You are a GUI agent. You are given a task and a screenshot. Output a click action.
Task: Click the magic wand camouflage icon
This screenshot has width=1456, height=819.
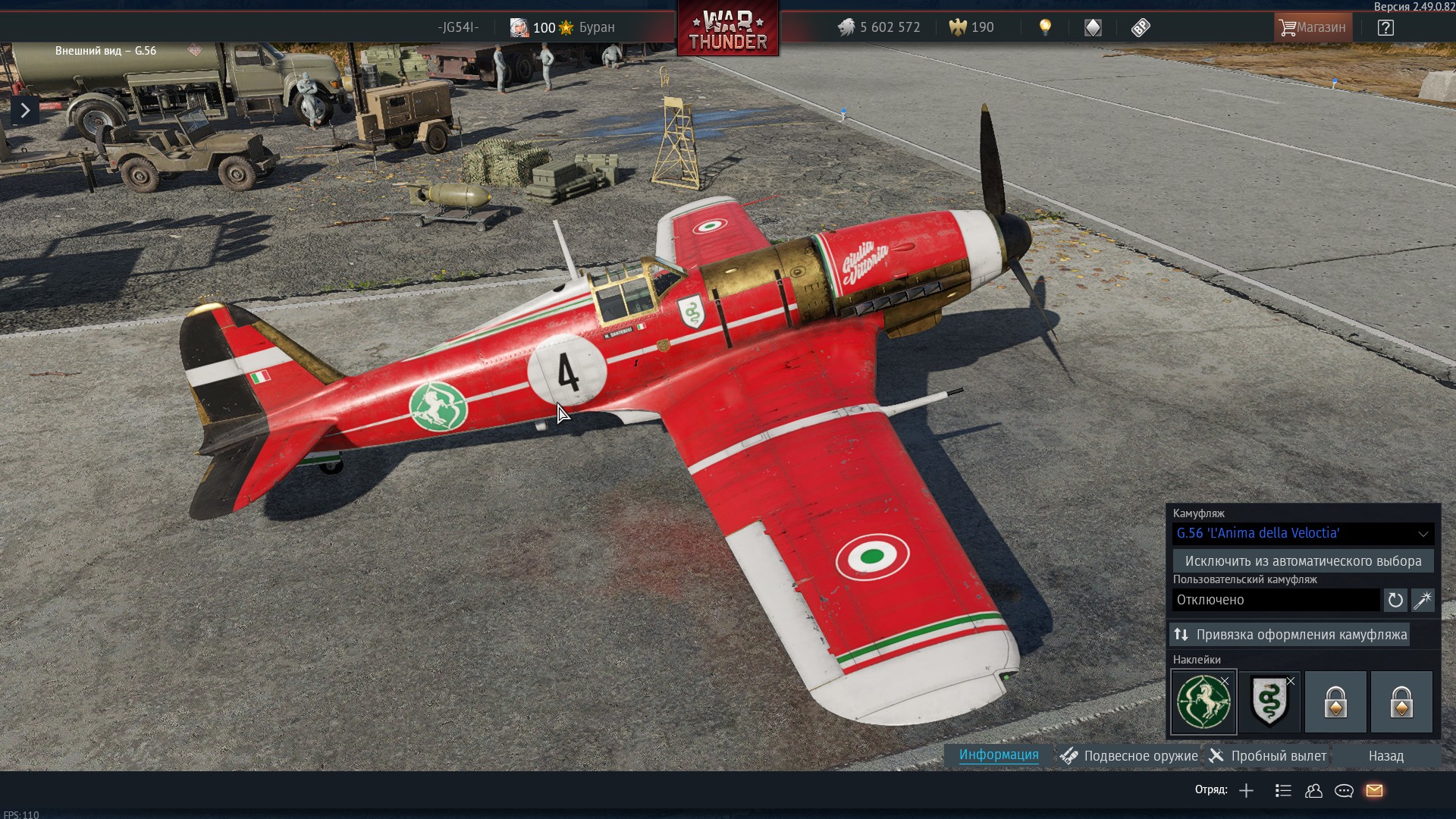pyautogui.click(x=1422, y=600)
